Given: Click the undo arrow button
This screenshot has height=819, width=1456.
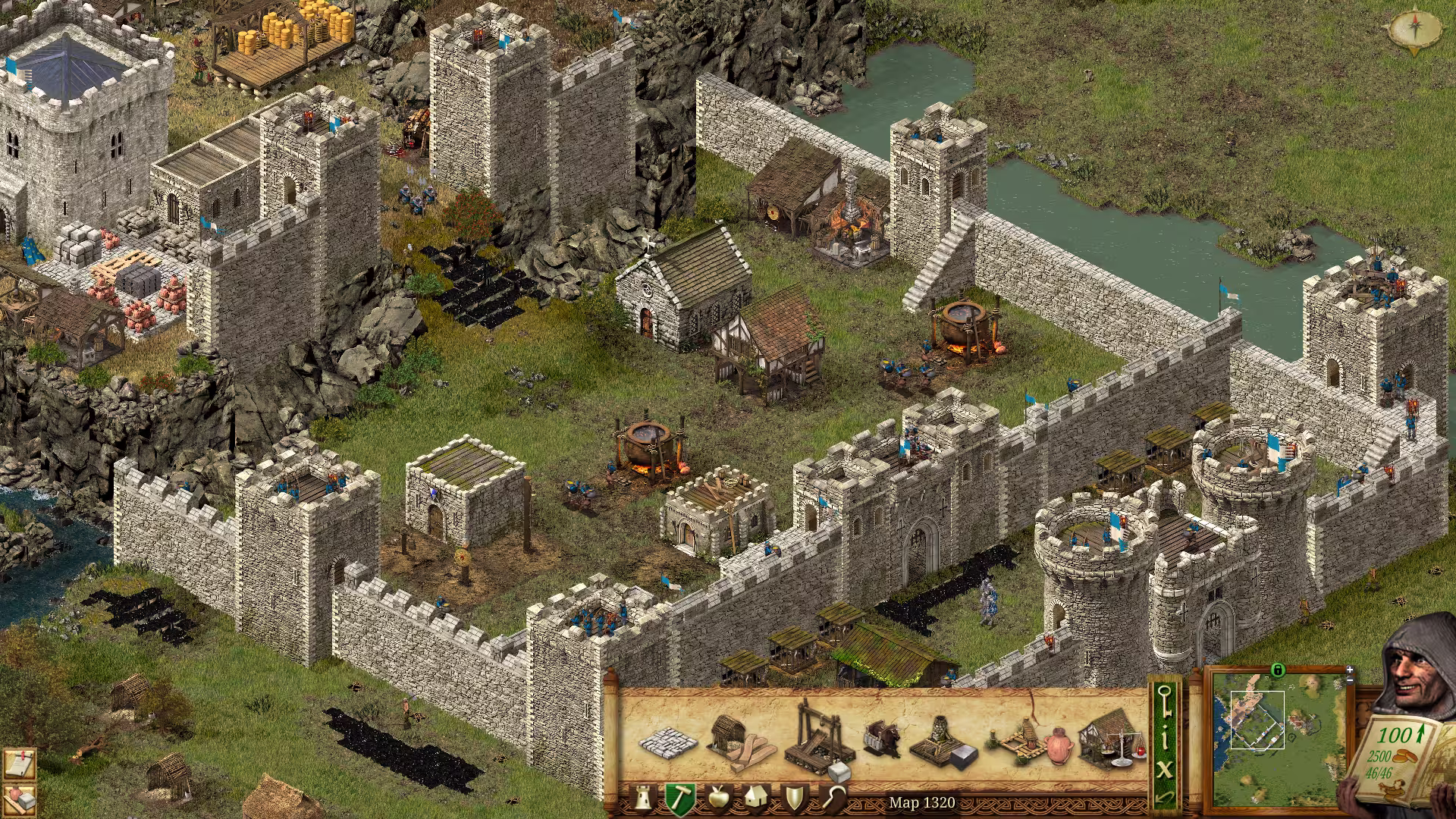Looking at the screenshot, I should (x=1165, y=798).
